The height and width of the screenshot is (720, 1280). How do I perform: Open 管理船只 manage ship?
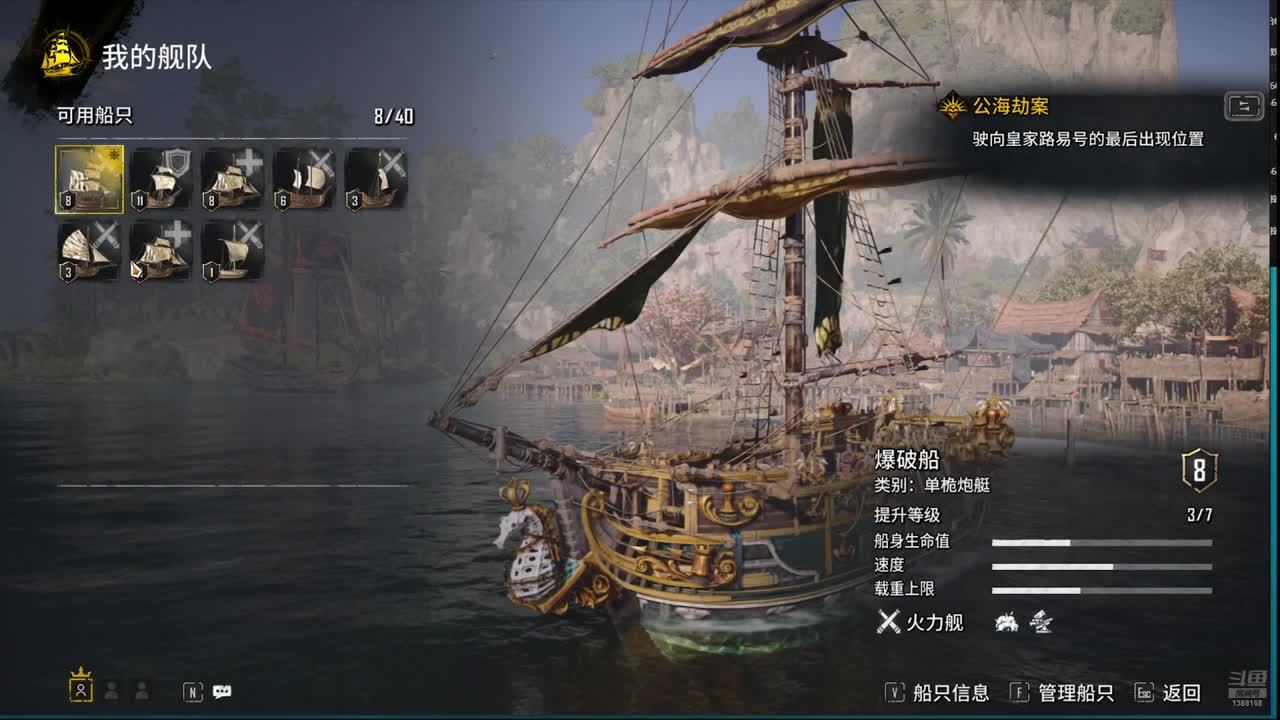coord(1062,692)
